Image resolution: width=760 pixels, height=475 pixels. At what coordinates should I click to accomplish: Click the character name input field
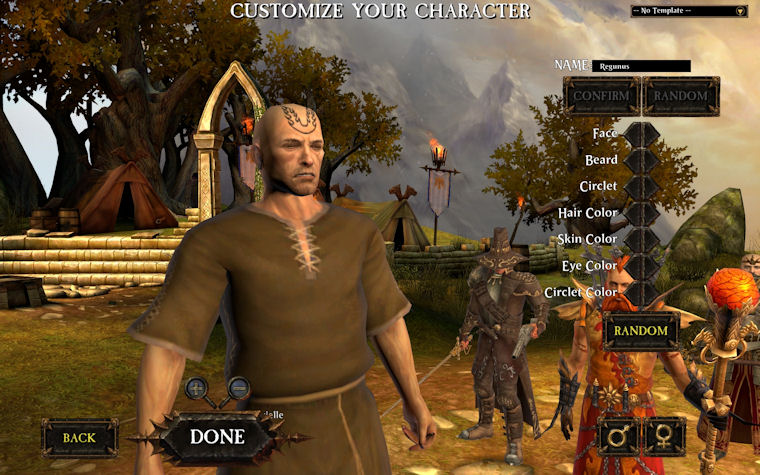641,66
